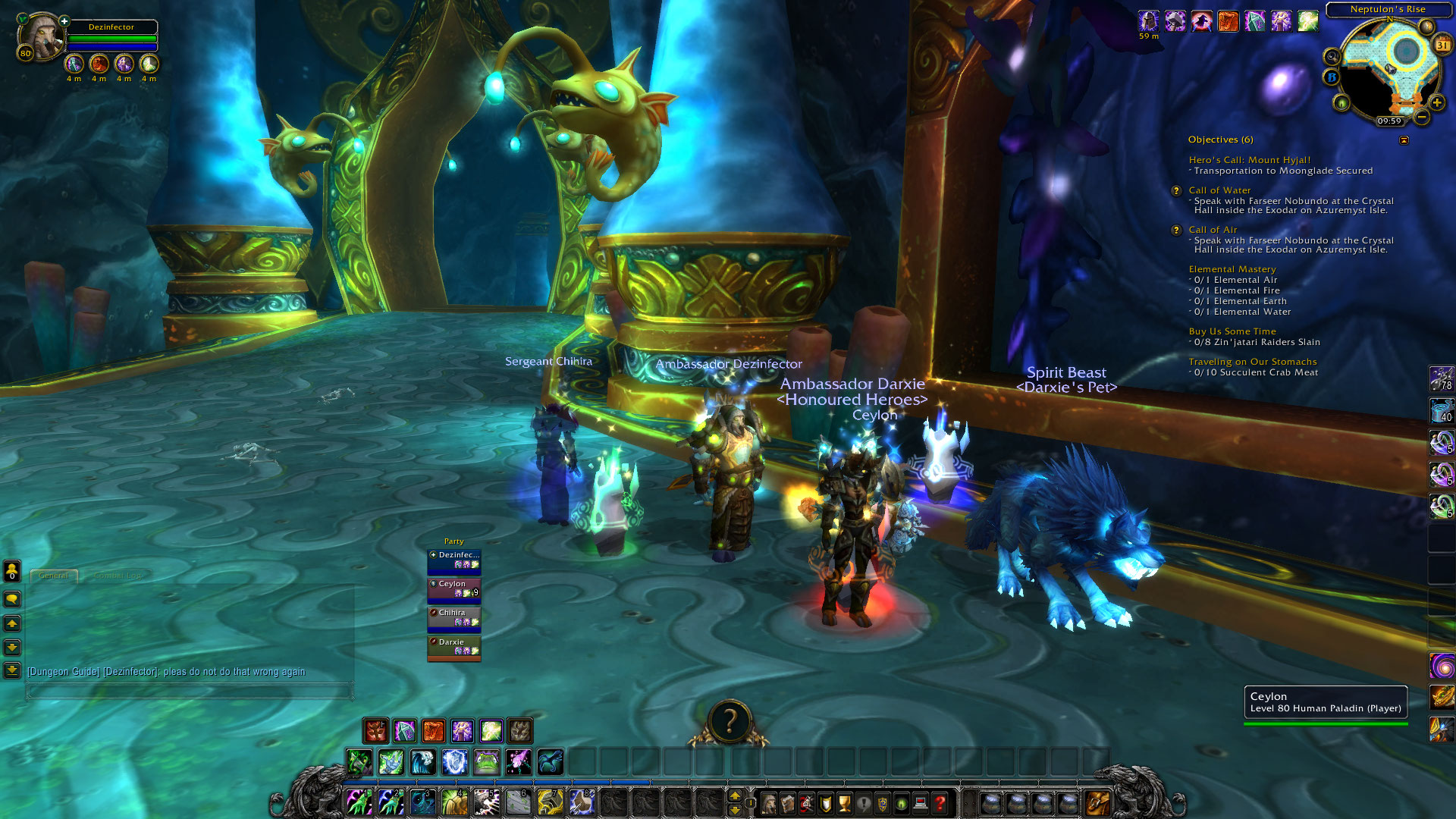Image resolution: width=1456 pixels, height=819 pixels.
Task: Jump chat to the bottom
Action: coord(12,670)
